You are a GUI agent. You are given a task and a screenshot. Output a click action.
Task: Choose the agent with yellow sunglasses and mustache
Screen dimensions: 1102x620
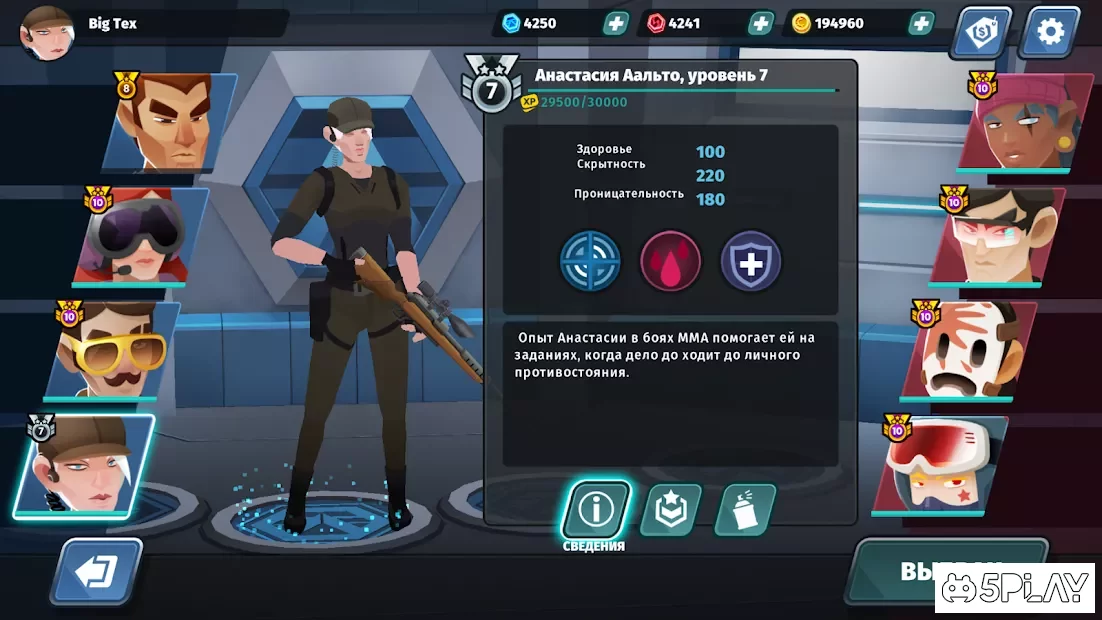click(x=112, y=350)
